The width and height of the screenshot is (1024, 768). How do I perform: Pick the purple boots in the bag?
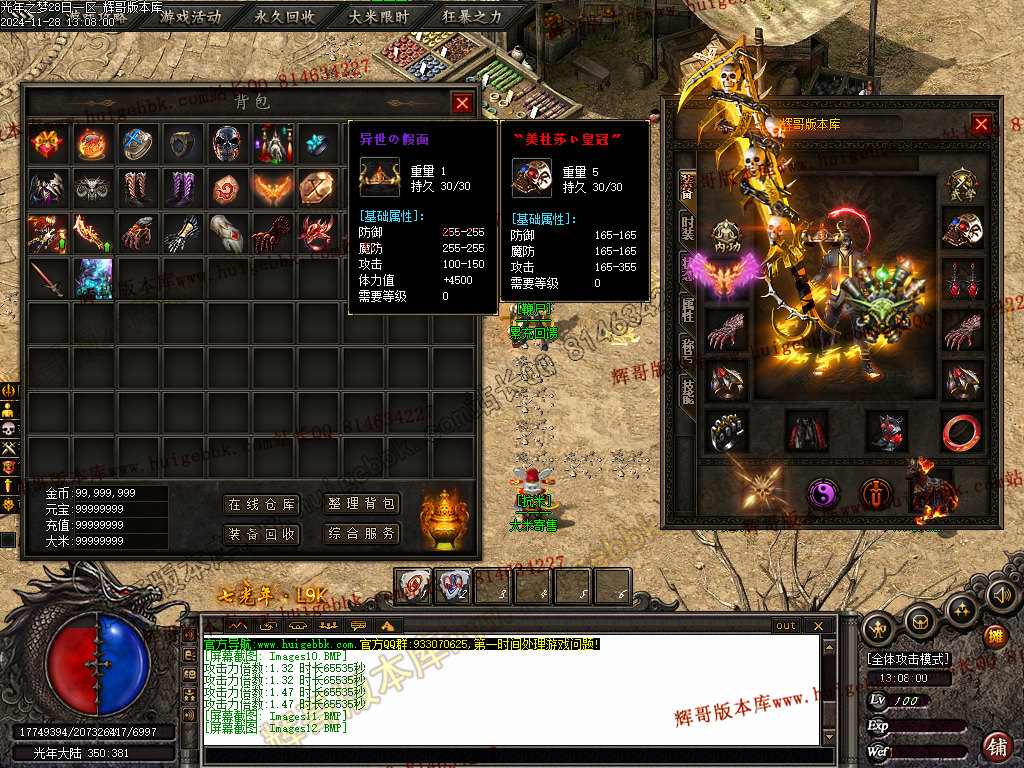[182, 188]
